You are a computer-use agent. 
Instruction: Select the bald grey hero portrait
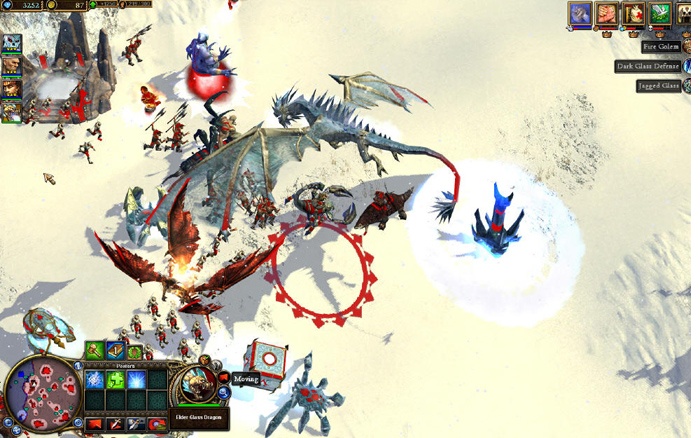click(x=11, y=66)
